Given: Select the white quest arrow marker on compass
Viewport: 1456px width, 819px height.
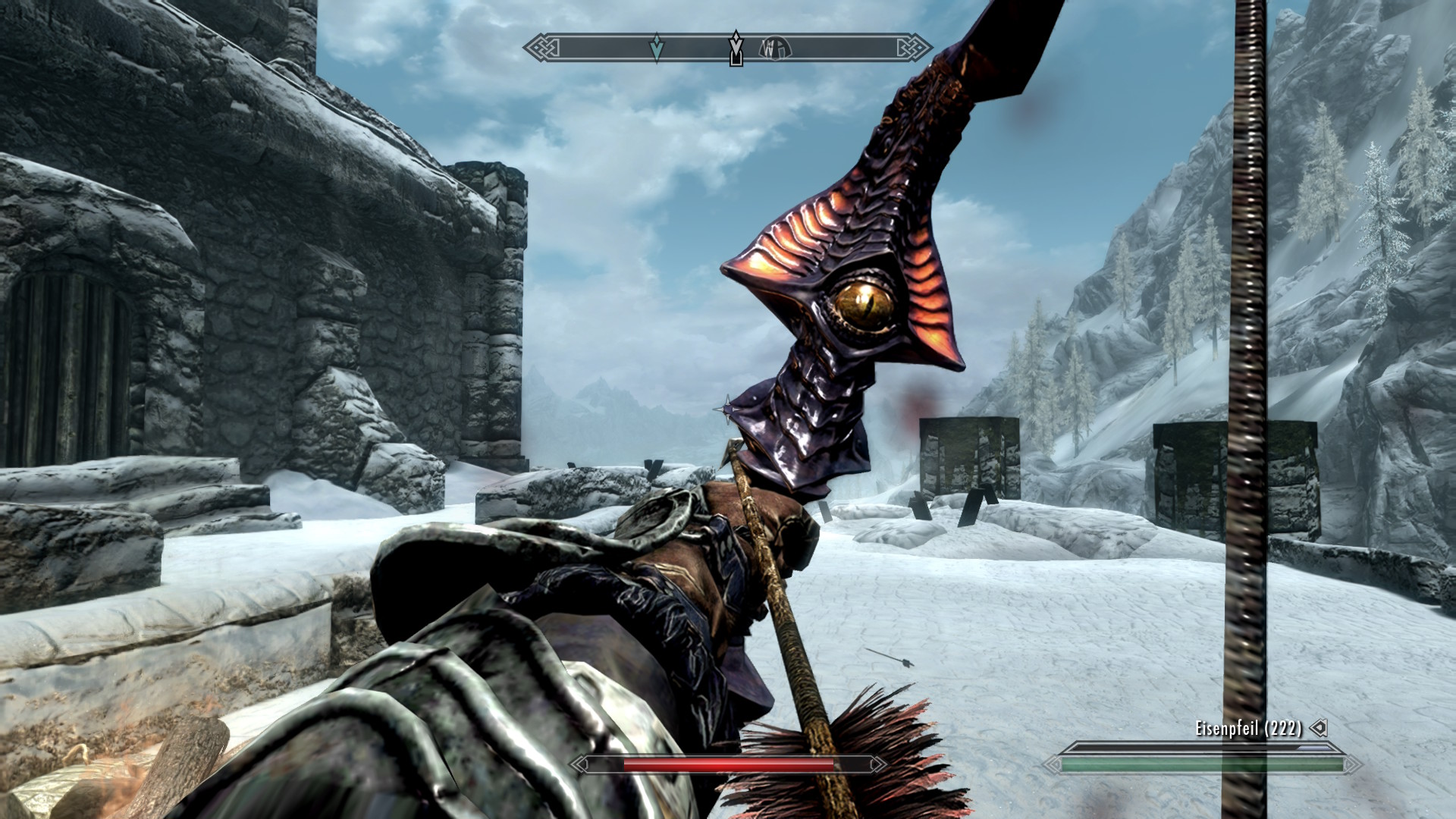Looking at the screenshot, I should [x=735, y=48].
